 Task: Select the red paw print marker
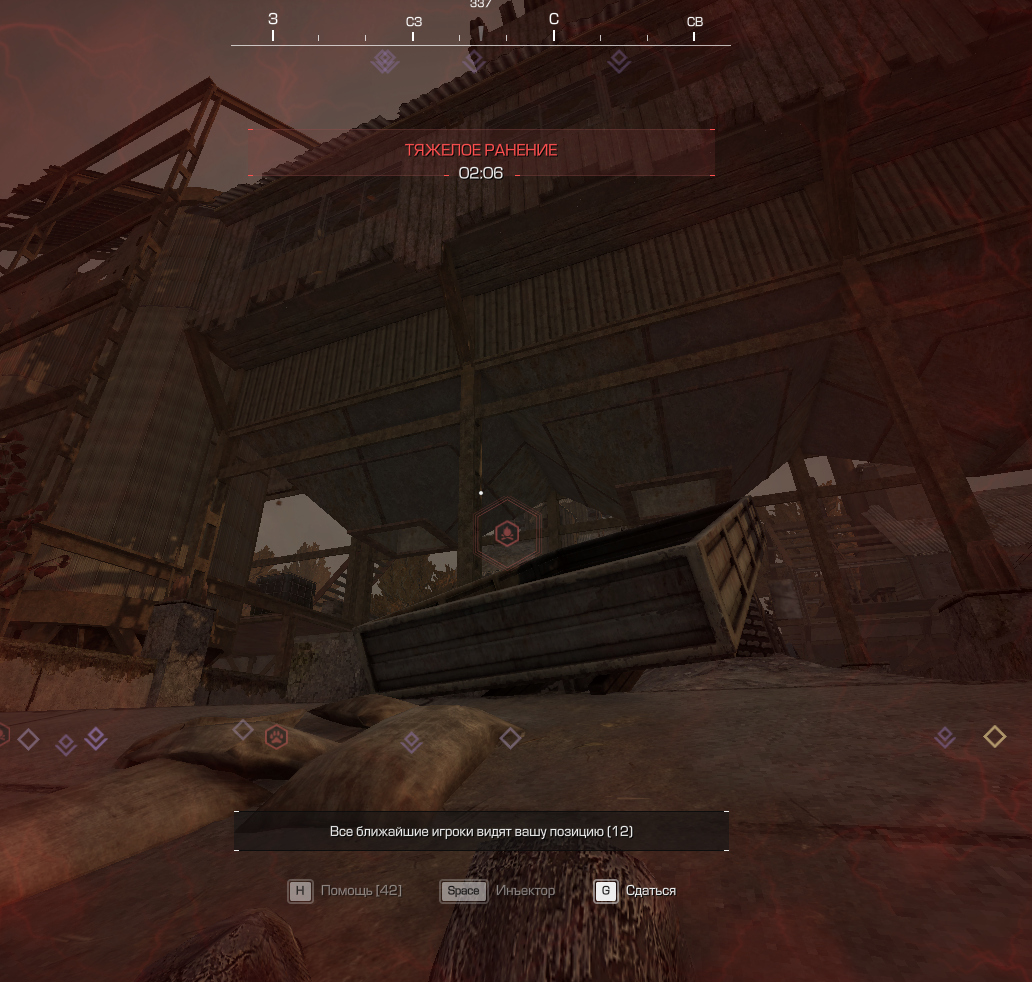pos(276,738)
